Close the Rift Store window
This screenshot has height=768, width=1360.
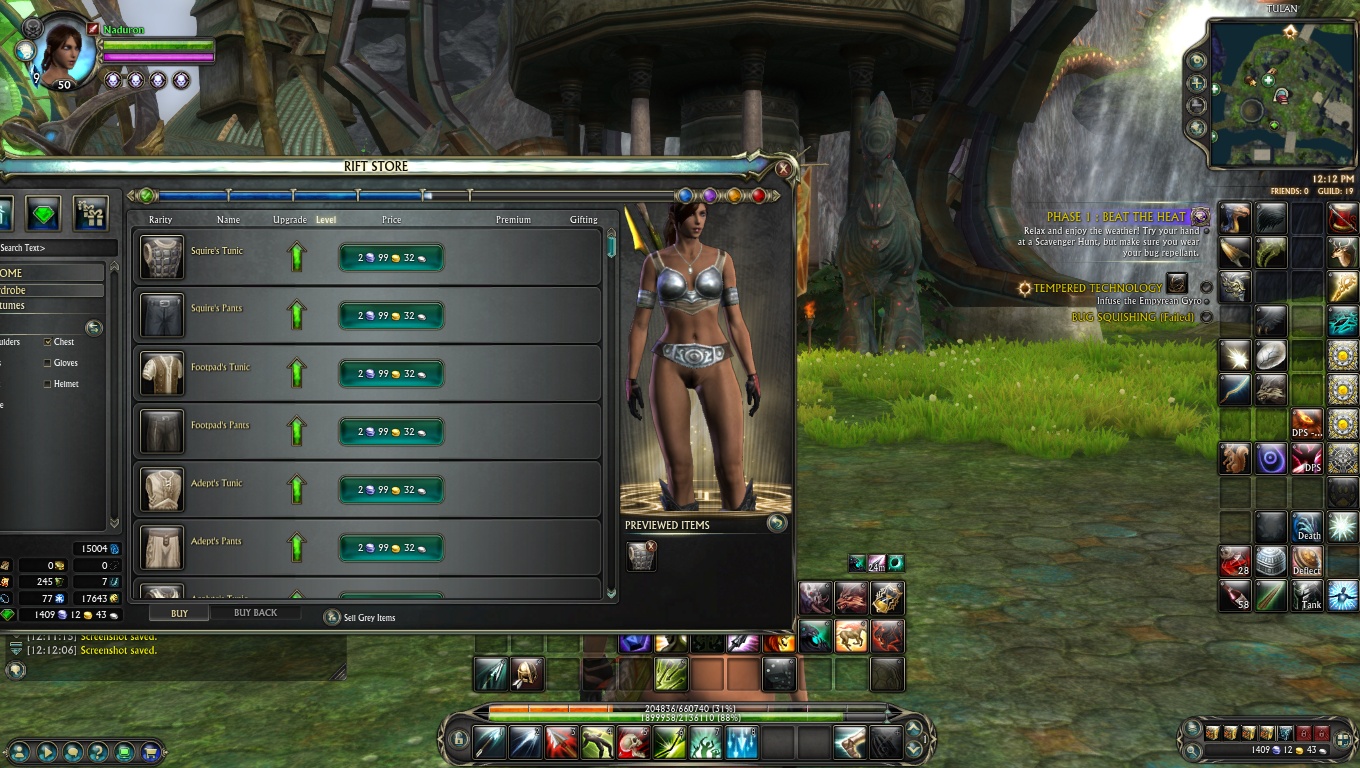[783, 169]
